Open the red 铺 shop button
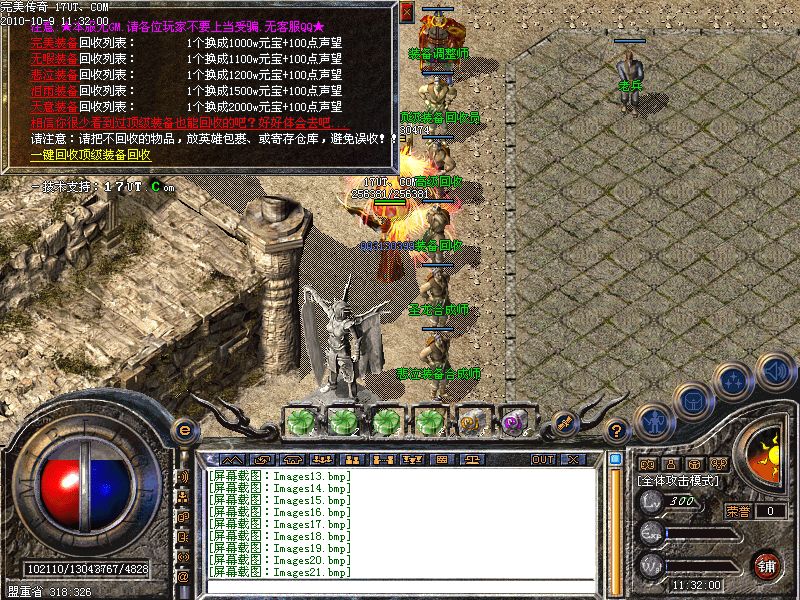 [x=767, y=566]
